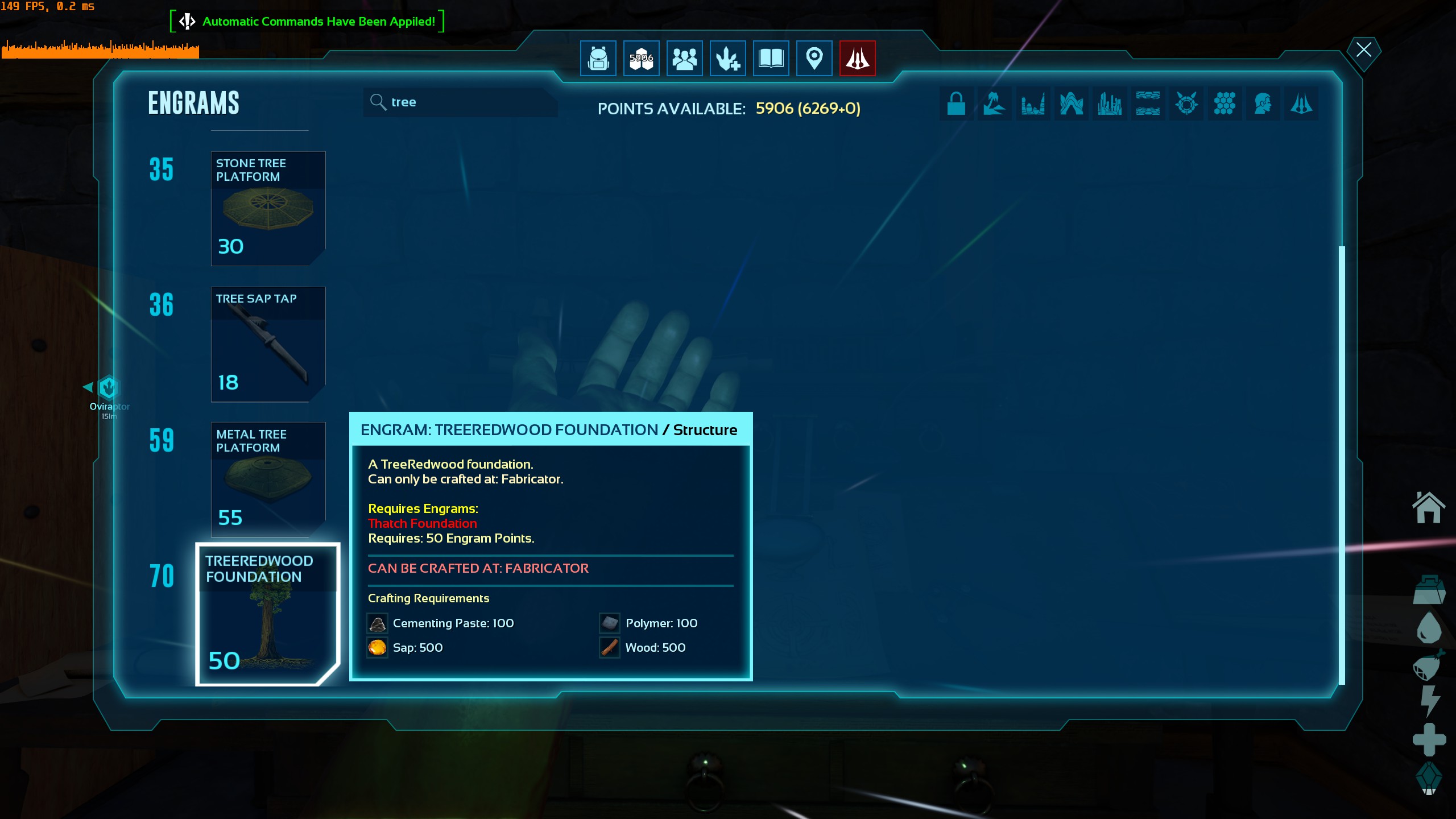Switch to the tribe group tab
Screen dimensions: 1456x819
[x=684, y=58]
